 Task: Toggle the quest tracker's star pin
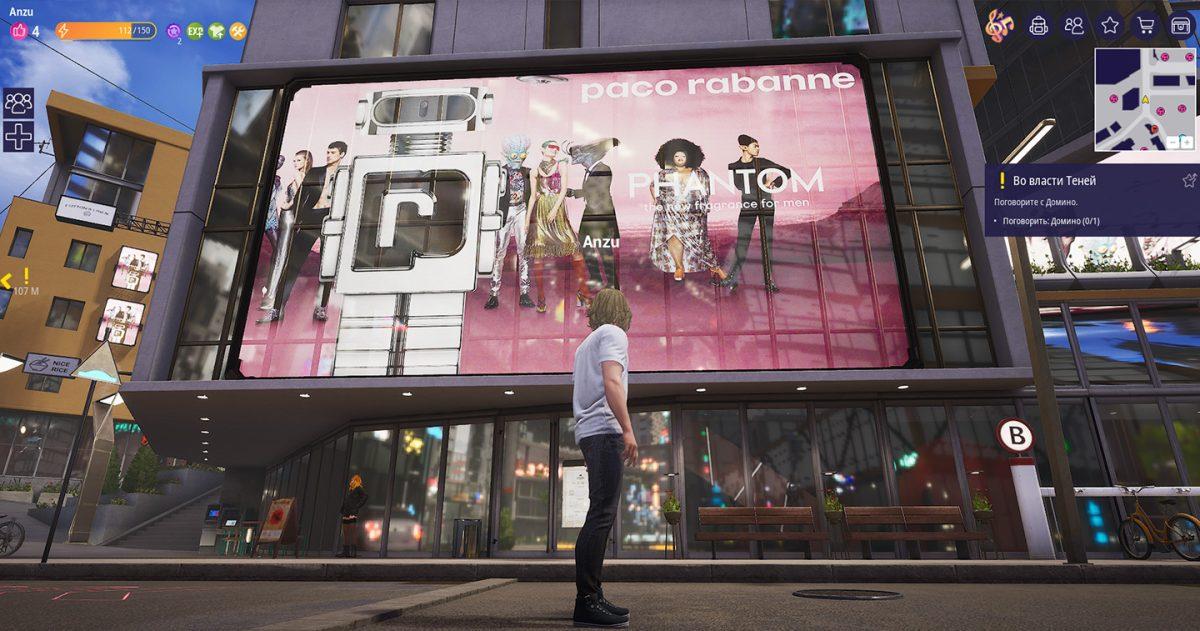[x=1189, y=181]
